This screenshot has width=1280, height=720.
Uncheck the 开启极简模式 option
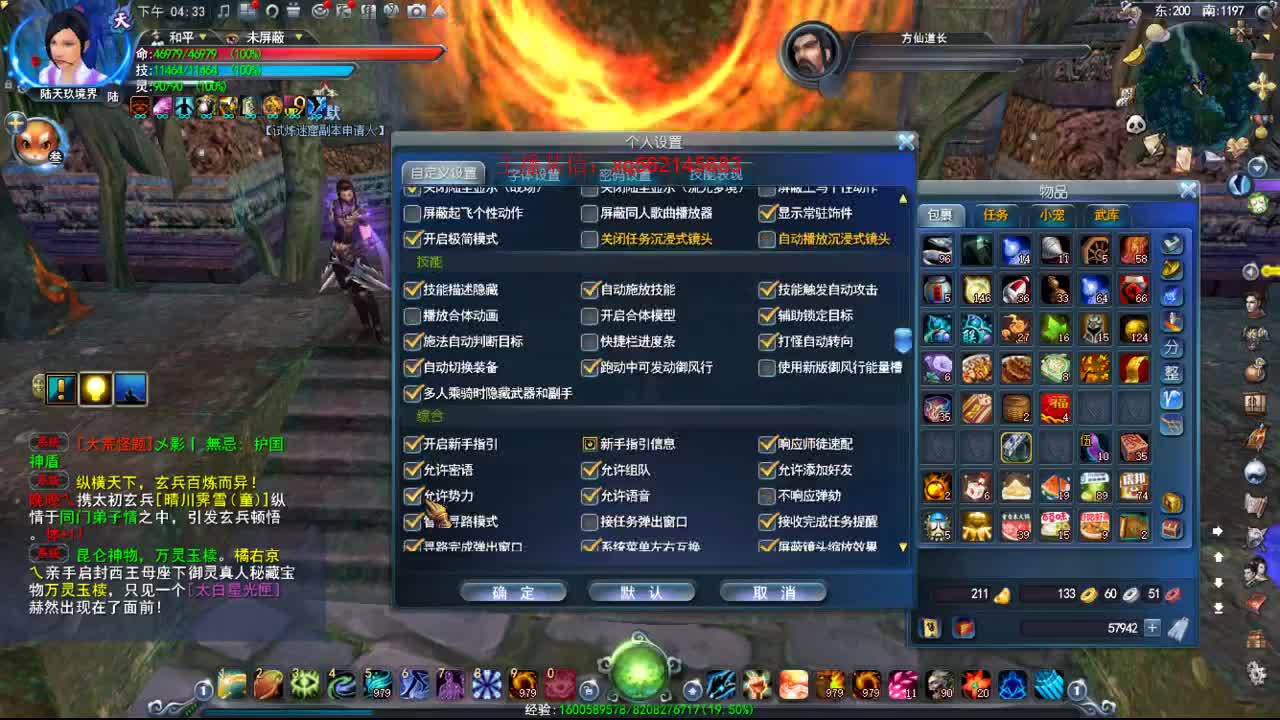[x=413, y=239]
